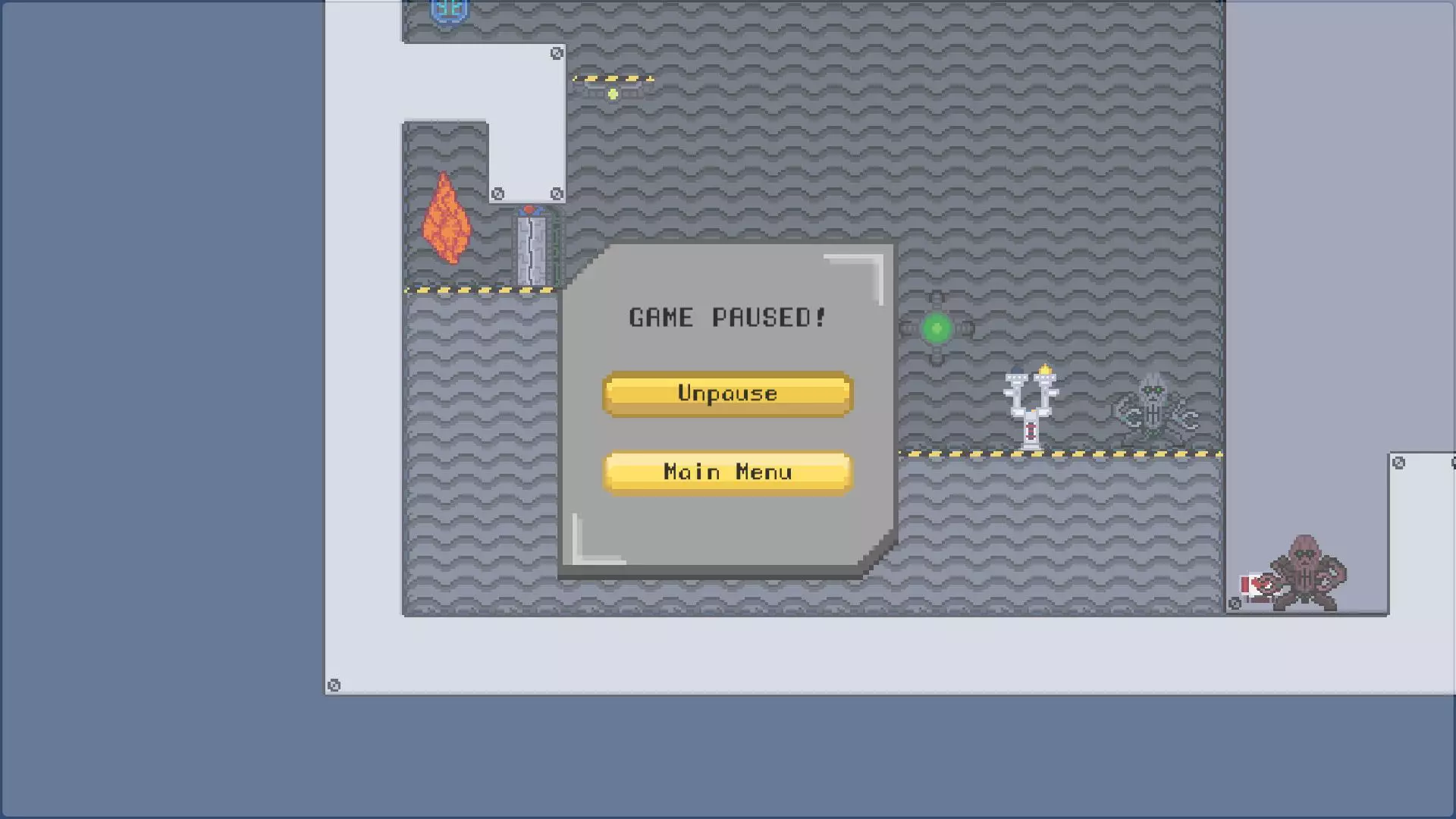Click the drone's green sensor light
The image size is (1456, 819).
click(x=611, y=93)
